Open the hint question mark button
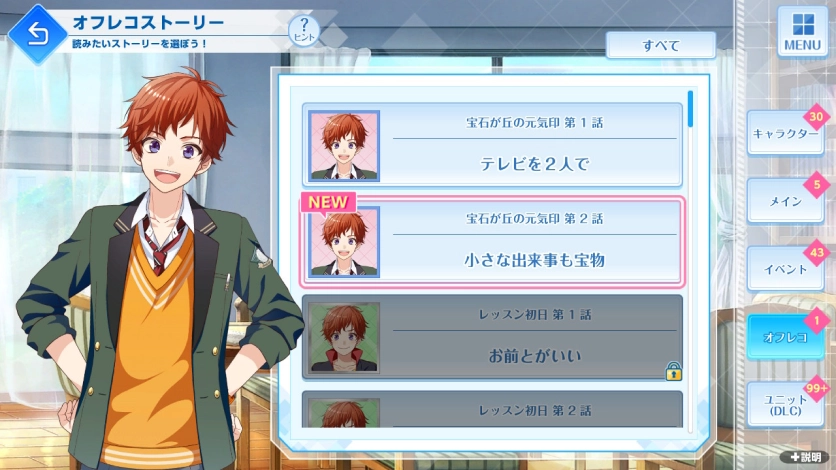The height and width of the screenshot is (470, 836). click(303, 31)
